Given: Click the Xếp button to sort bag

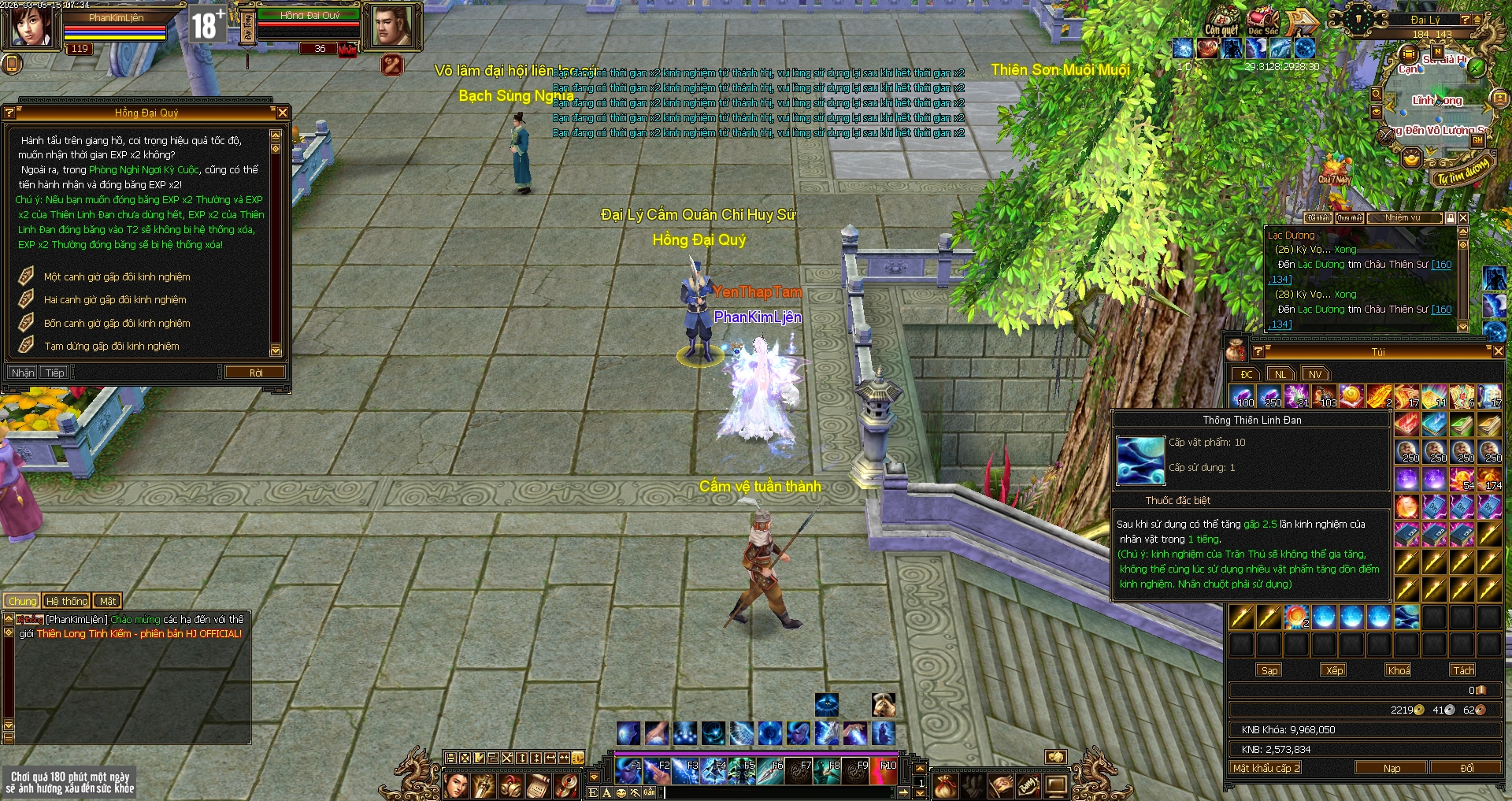Looking at the screenshot, I should 1334,670.
